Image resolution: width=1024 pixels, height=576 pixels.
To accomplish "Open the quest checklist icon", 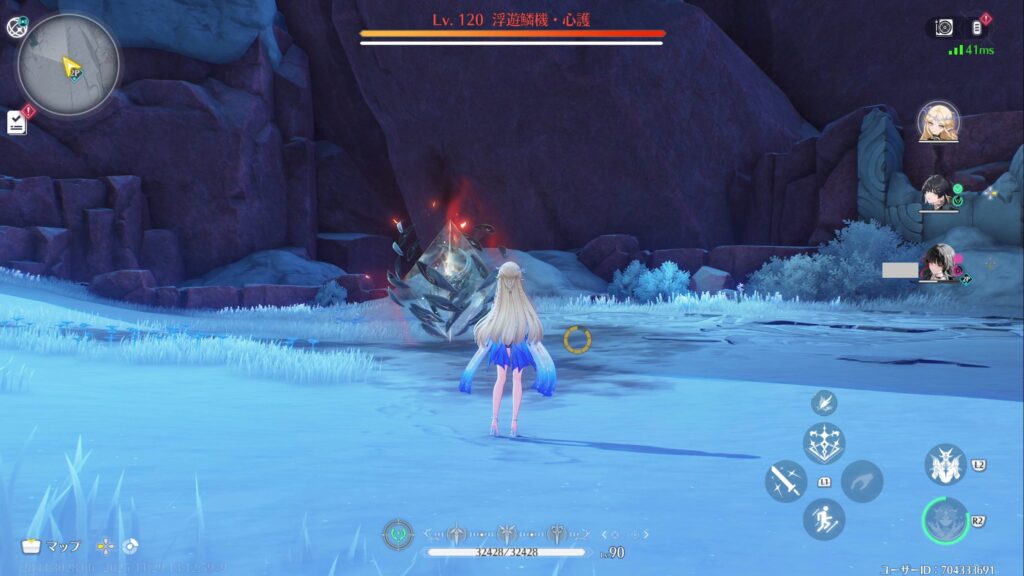I will click(17, 121).
